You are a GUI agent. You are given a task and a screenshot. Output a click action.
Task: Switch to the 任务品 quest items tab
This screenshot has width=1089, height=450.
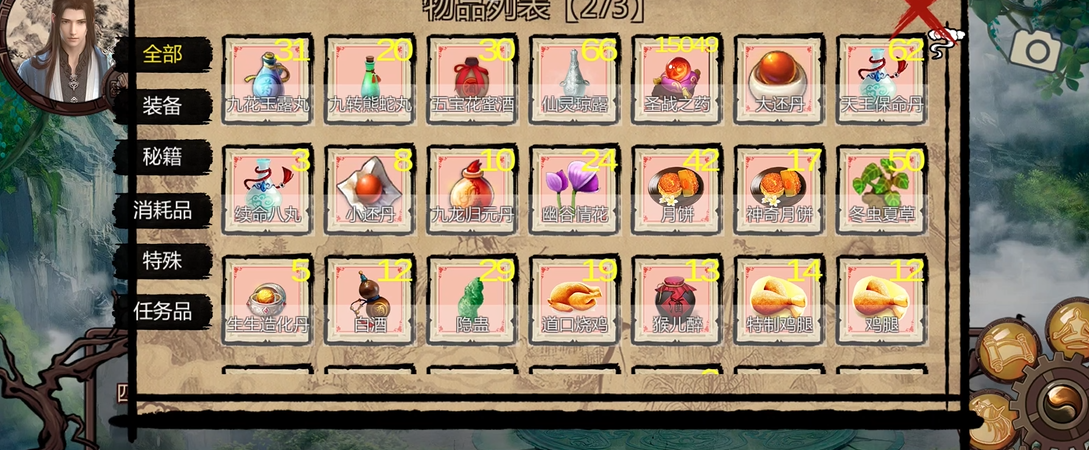162,311
